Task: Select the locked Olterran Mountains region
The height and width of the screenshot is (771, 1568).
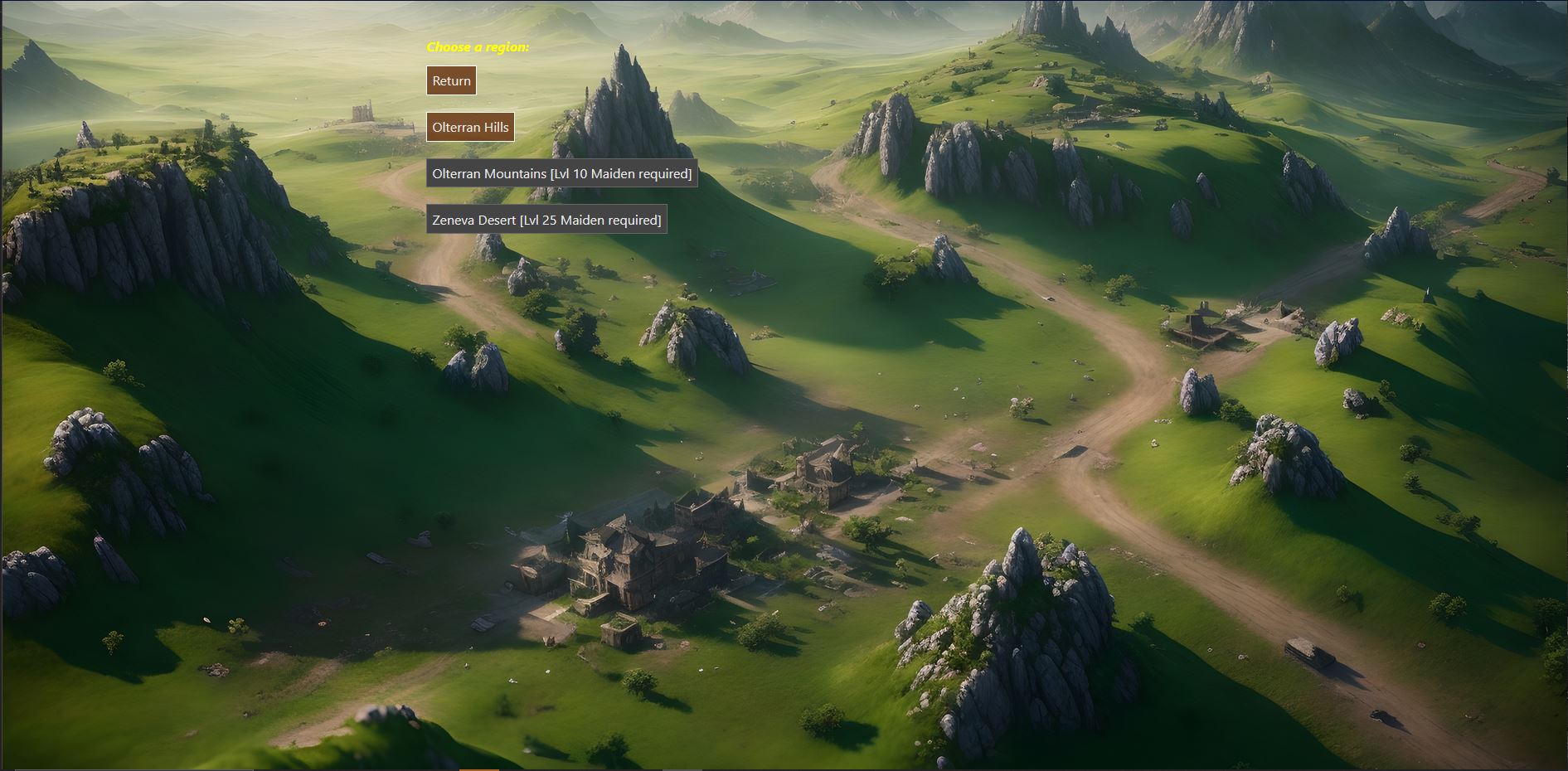Action: click(x=561, y=174)
